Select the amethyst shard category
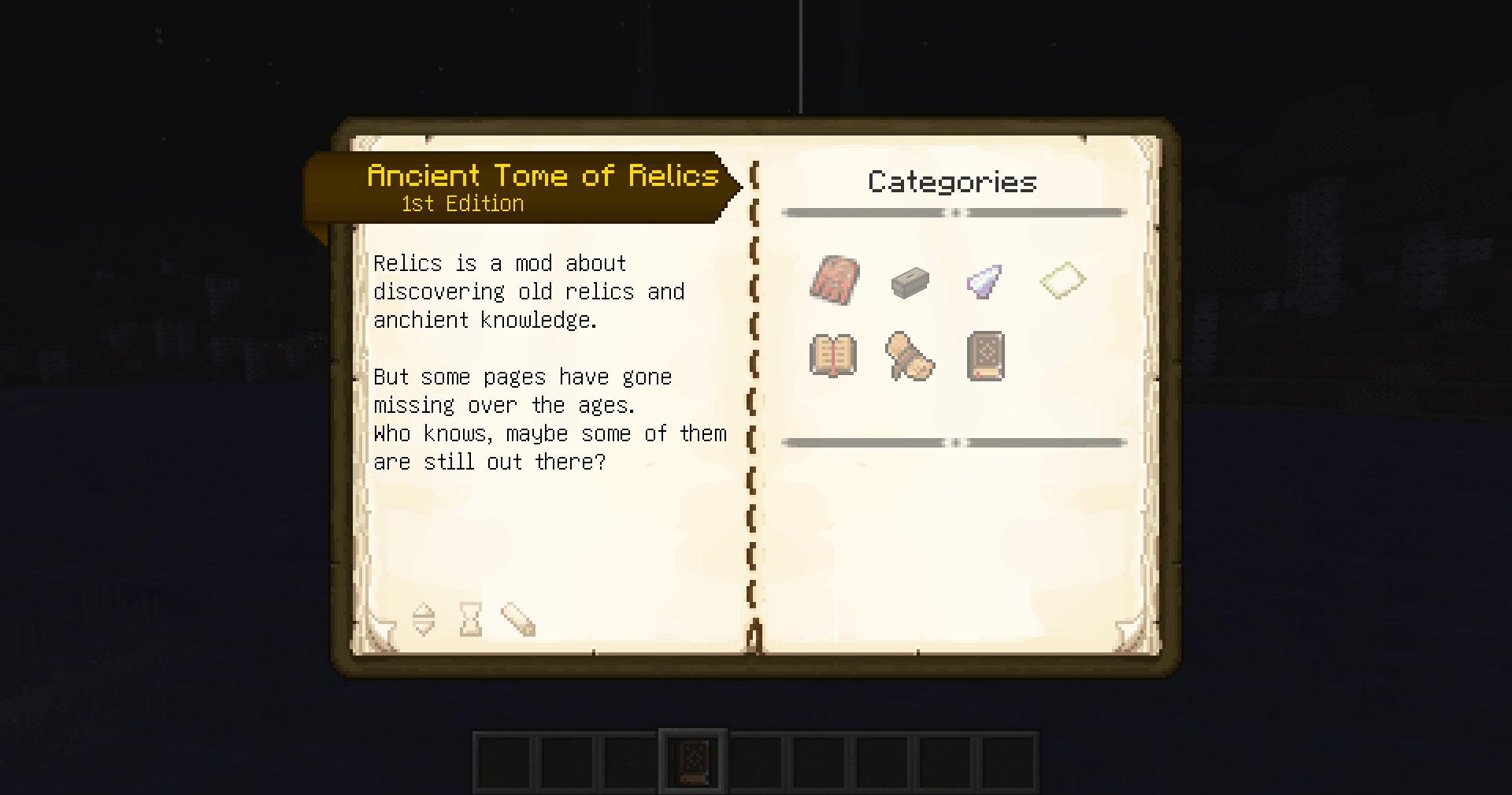Screen dimensions: 1512x795 pos(984,281)
